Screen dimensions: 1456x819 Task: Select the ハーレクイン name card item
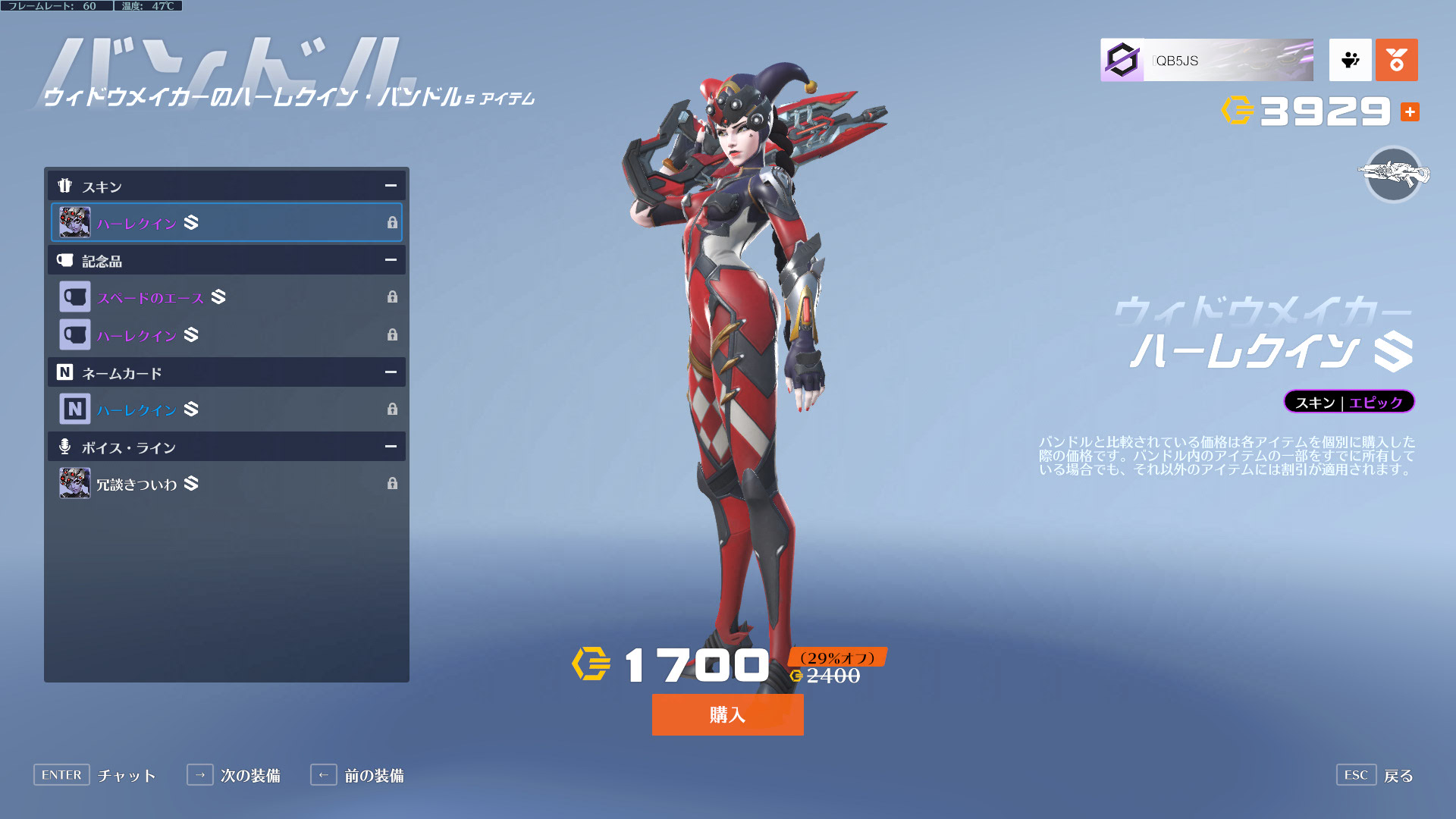(x=226, y=409)
